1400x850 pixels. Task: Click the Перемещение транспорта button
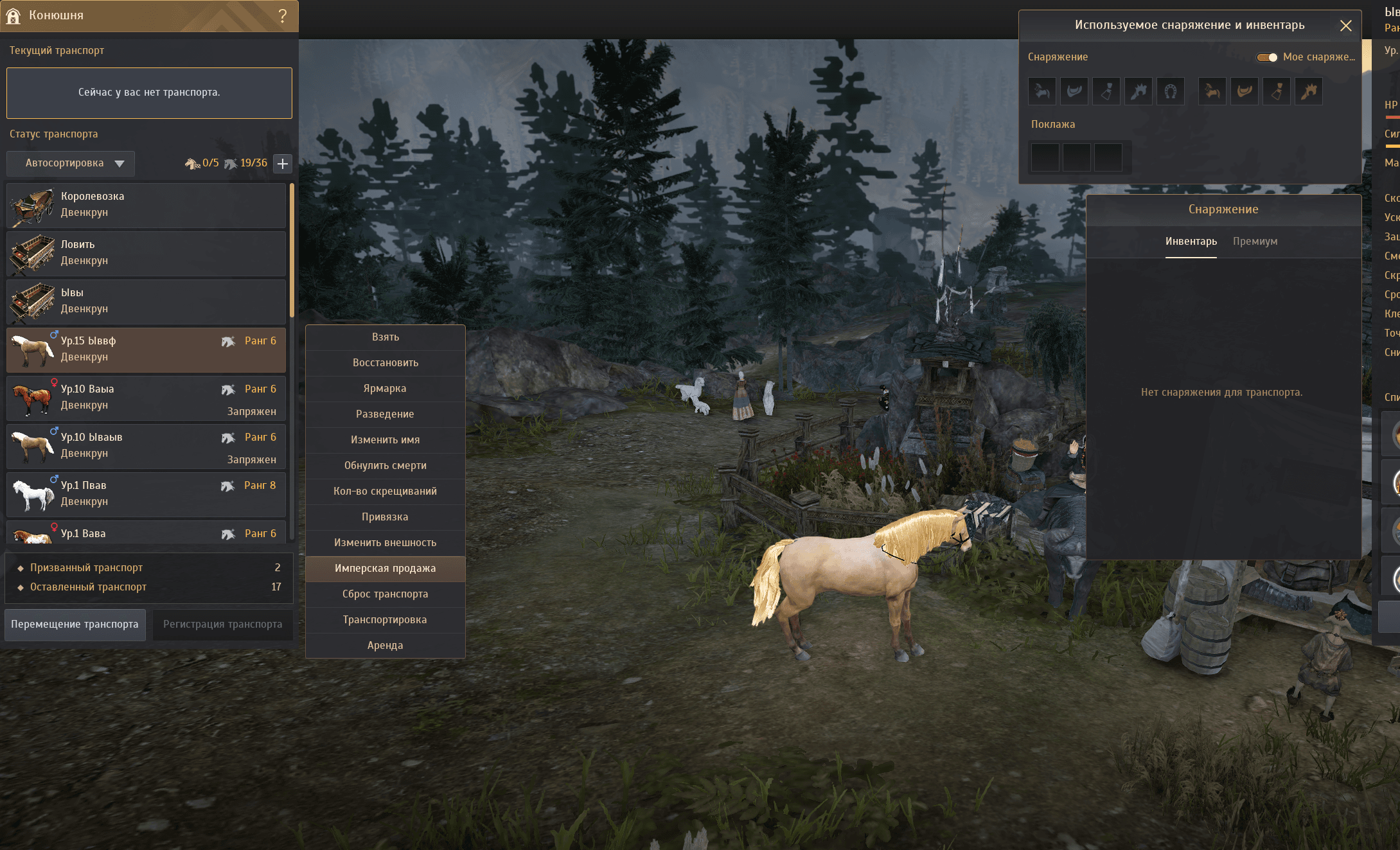[x=75, y=624]
